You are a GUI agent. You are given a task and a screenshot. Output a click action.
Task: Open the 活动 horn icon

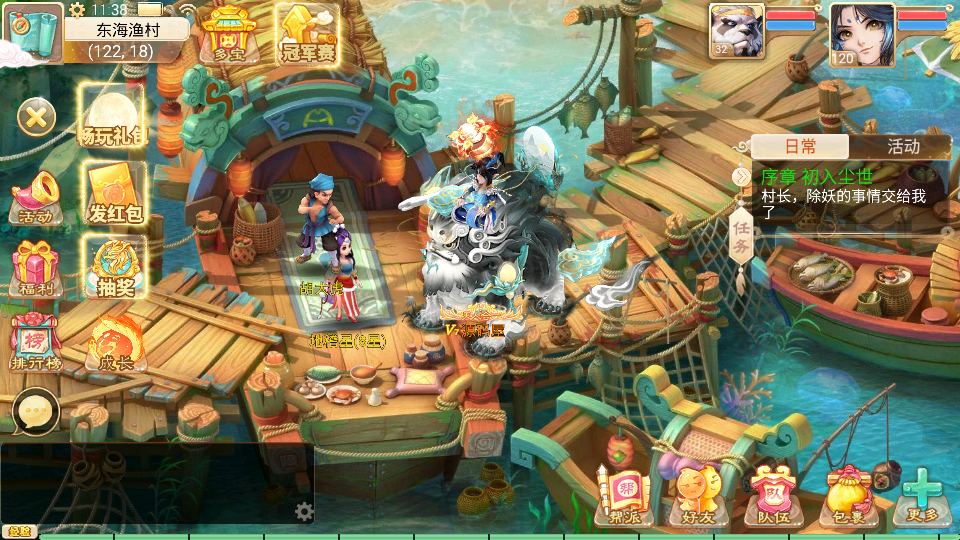(x=36, y=196)
